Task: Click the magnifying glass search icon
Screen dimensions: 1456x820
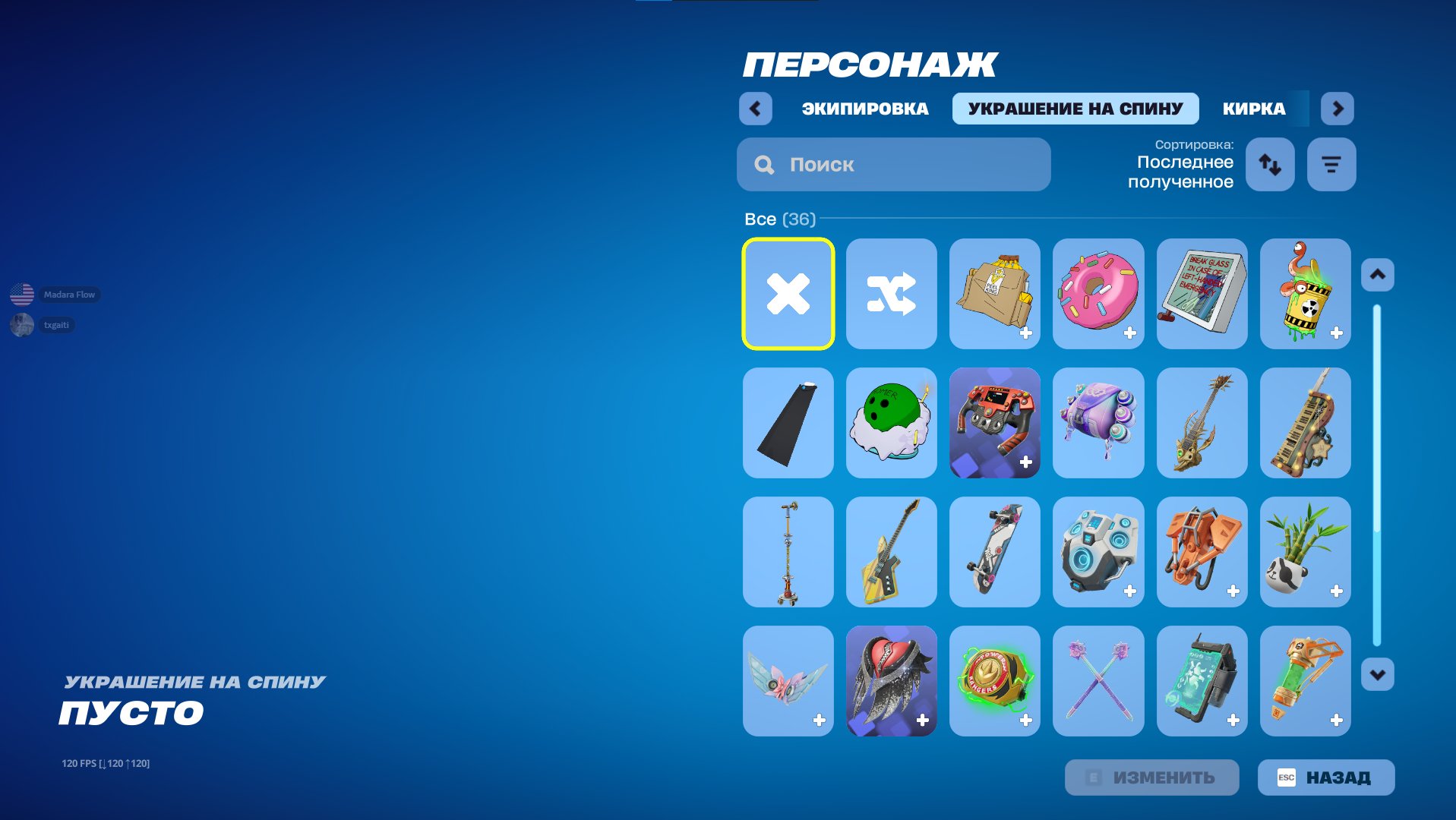Action: [763, 164]
